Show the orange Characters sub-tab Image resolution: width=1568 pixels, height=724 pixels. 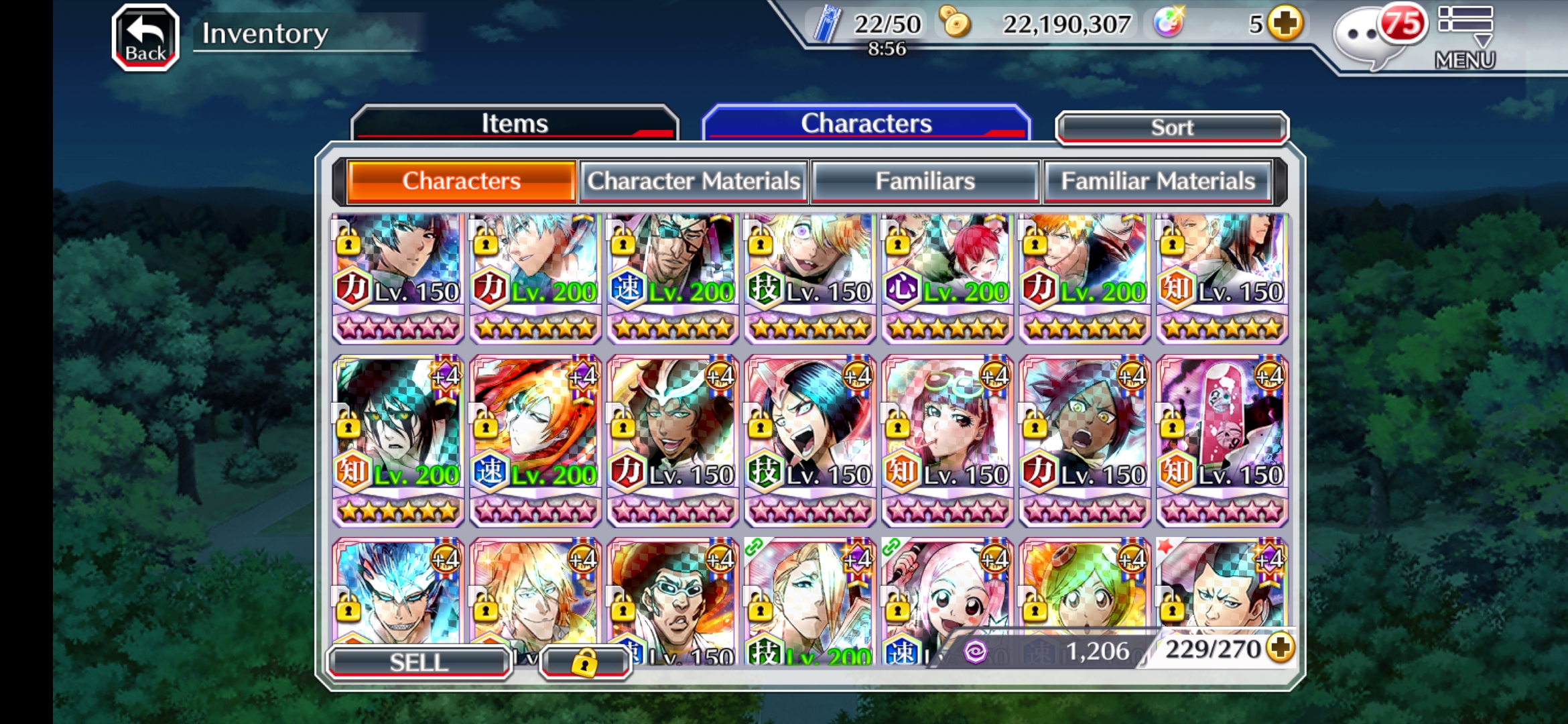point(461,181)
